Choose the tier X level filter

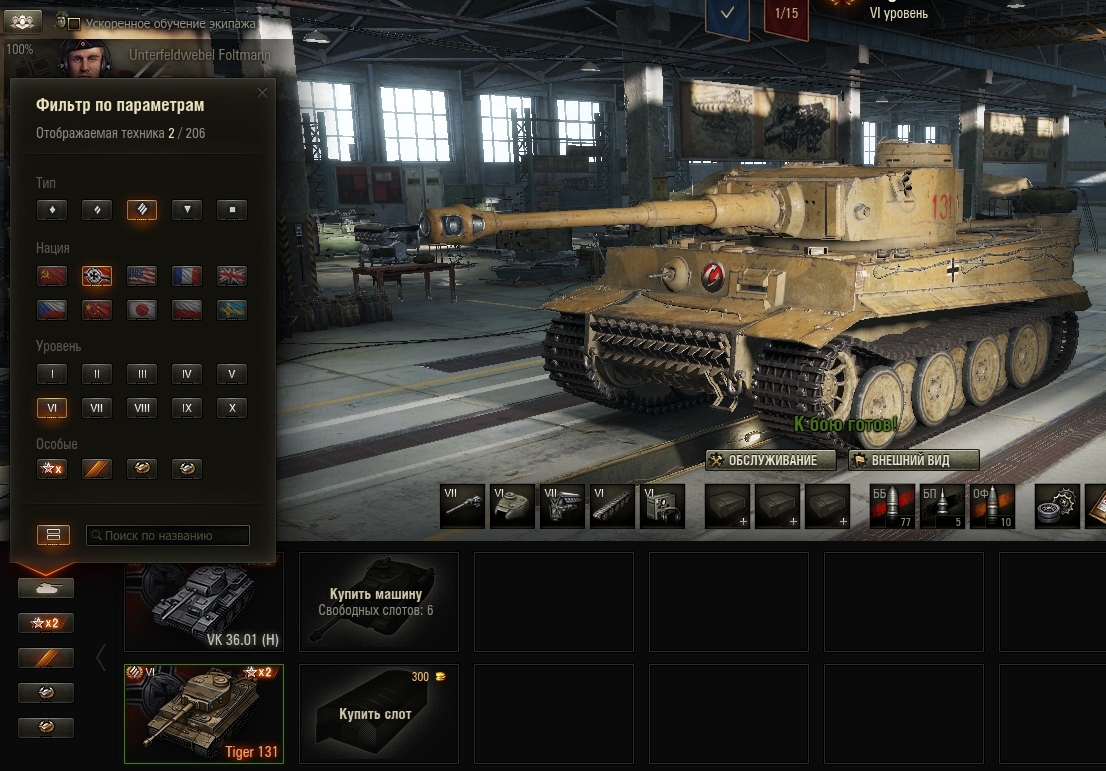point(232,408)
